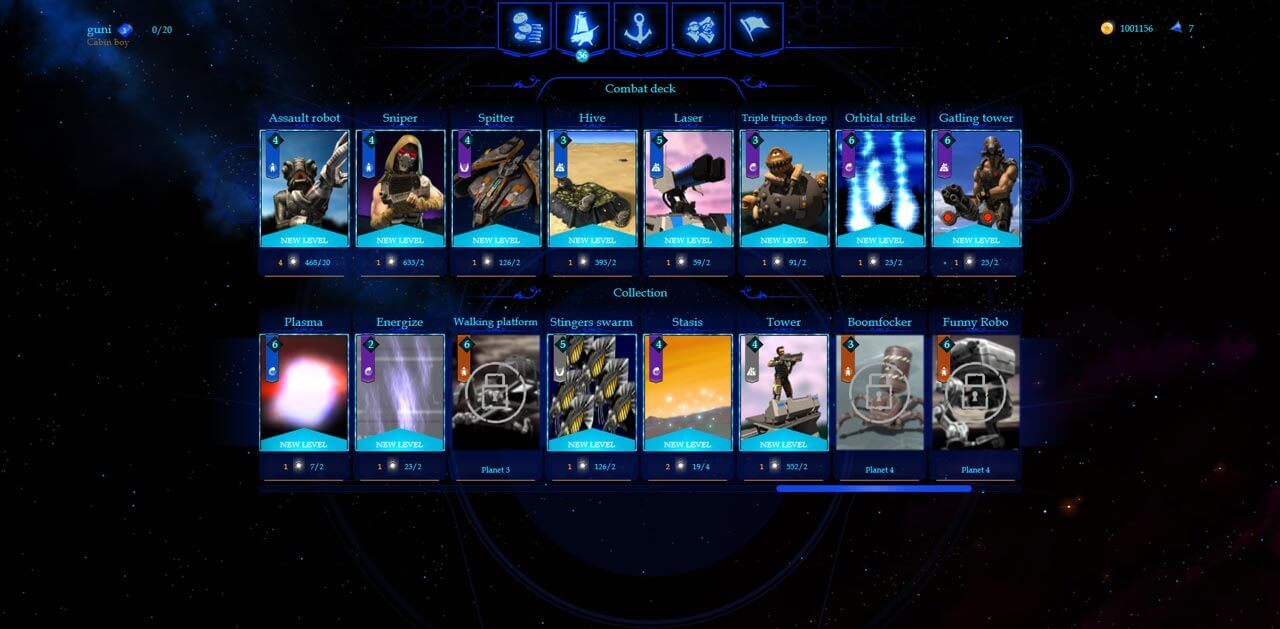This screenshot has height=629, width=1280.
Task: Open the coins shop tab
Action: [525, 27]
